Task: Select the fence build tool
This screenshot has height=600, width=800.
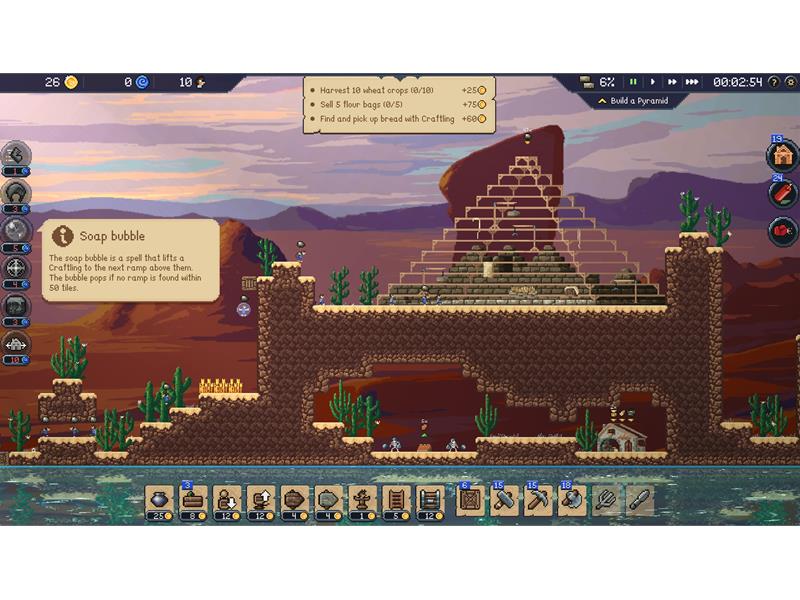Action: click(429, 498)
